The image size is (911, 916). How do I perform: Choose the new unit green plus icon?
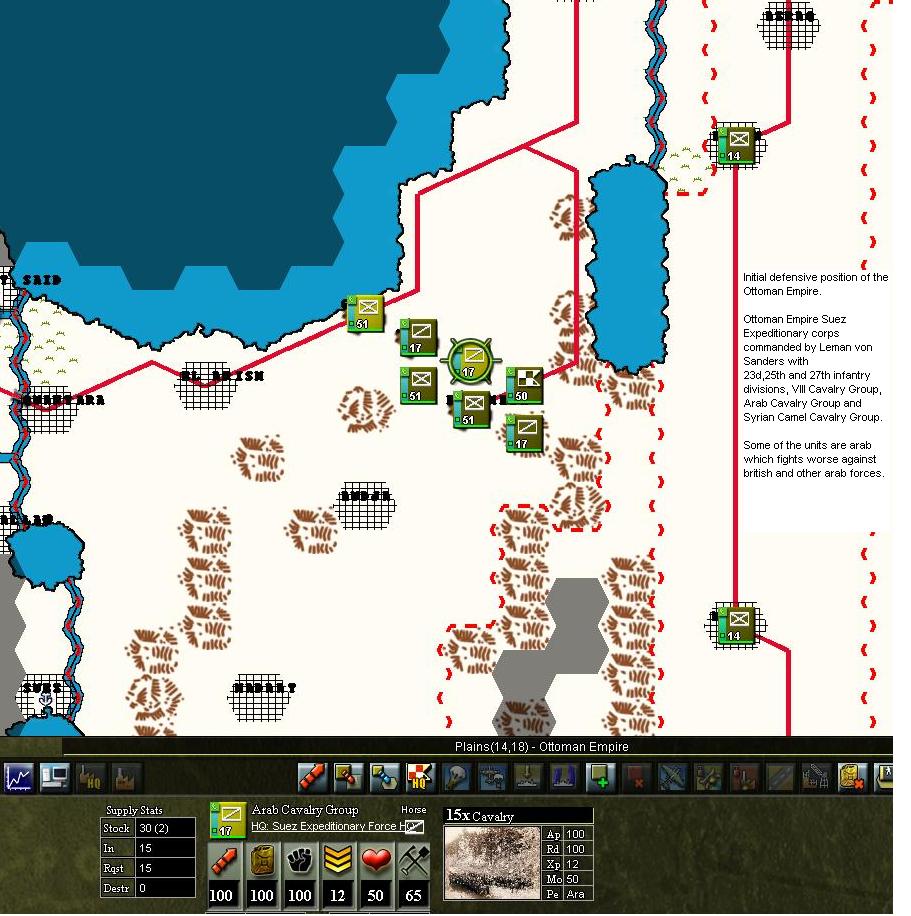[x=600, y=777]
